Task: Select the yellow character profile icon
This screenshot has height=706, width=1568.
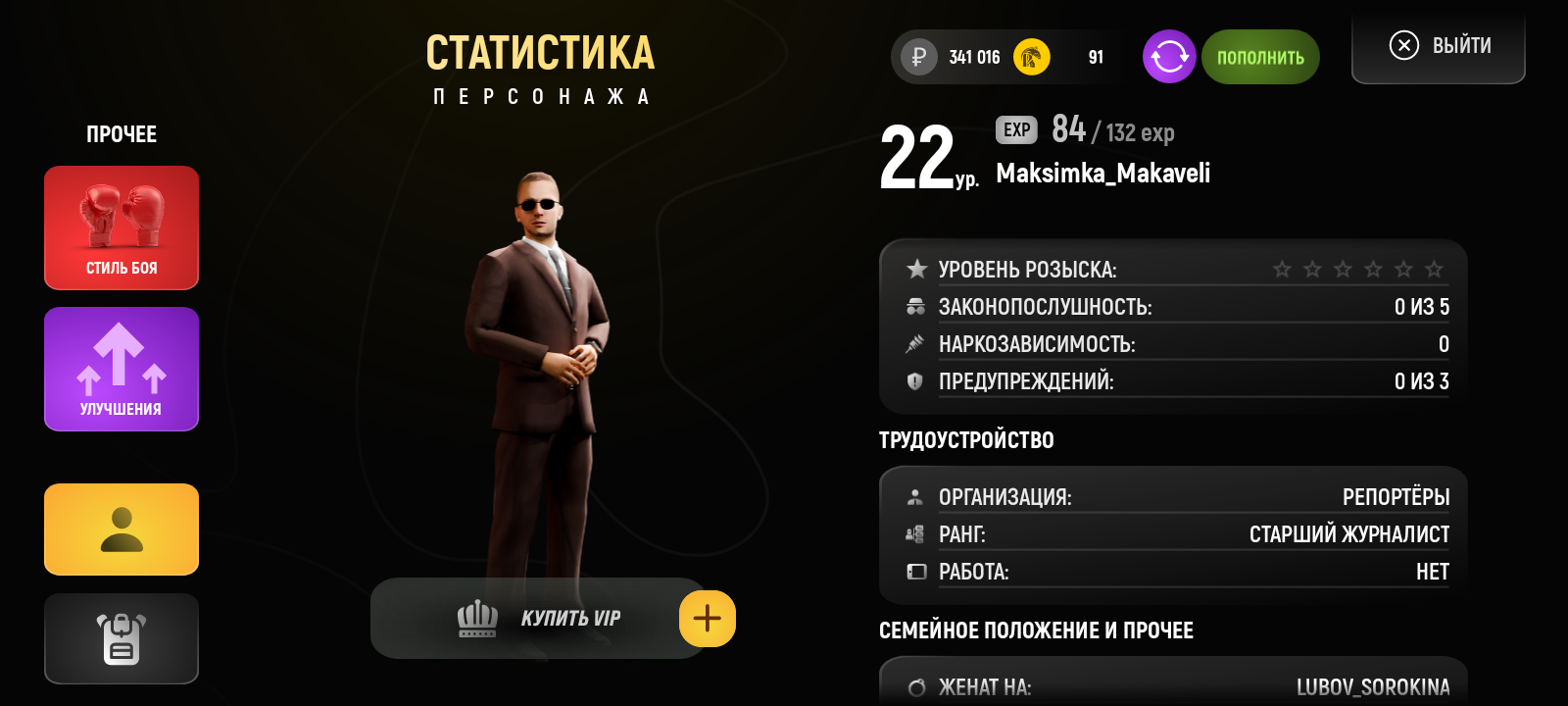Action: point(121,529)
